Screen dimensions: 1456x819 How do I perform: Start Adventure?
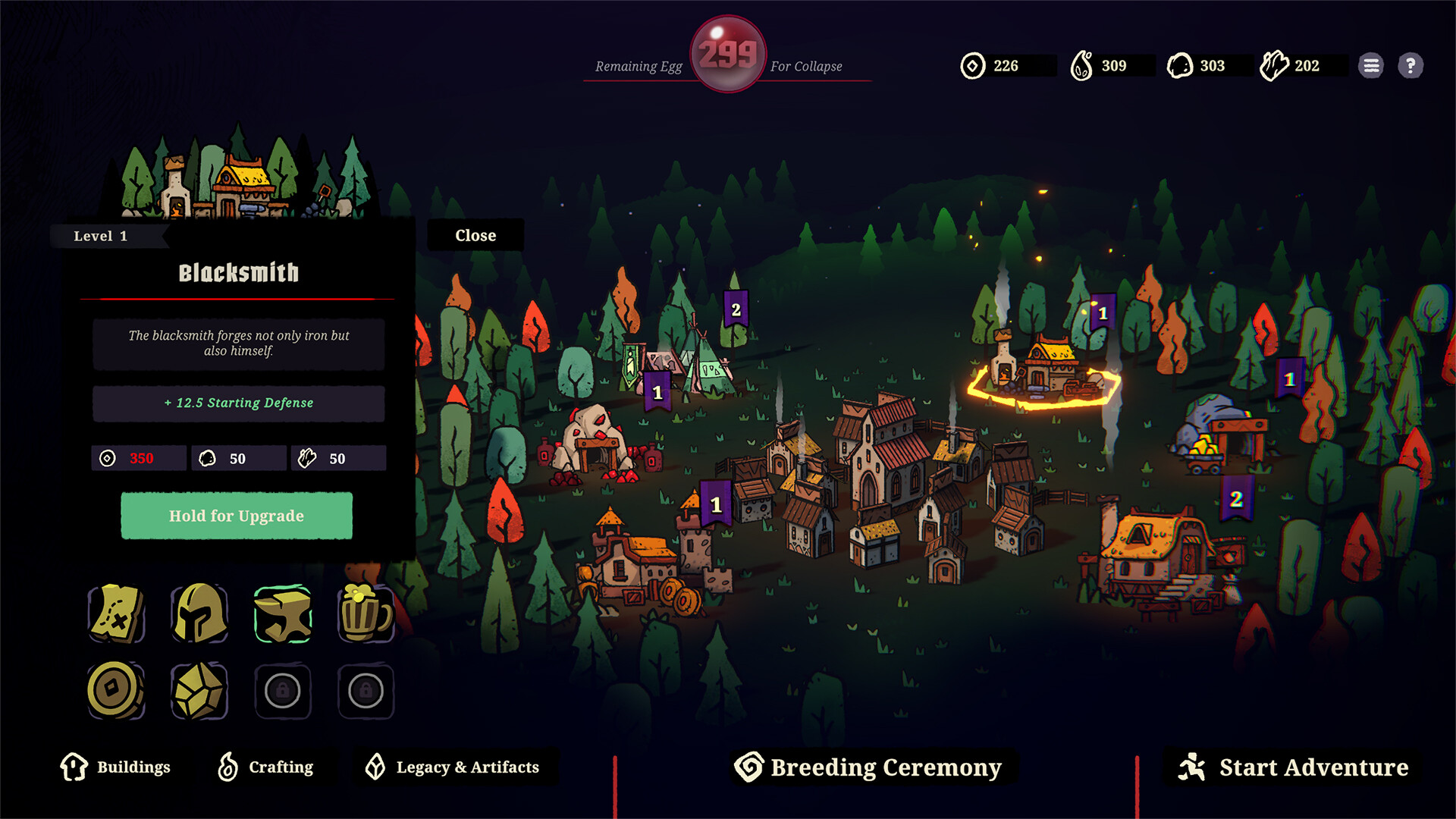coord(1294,767)
